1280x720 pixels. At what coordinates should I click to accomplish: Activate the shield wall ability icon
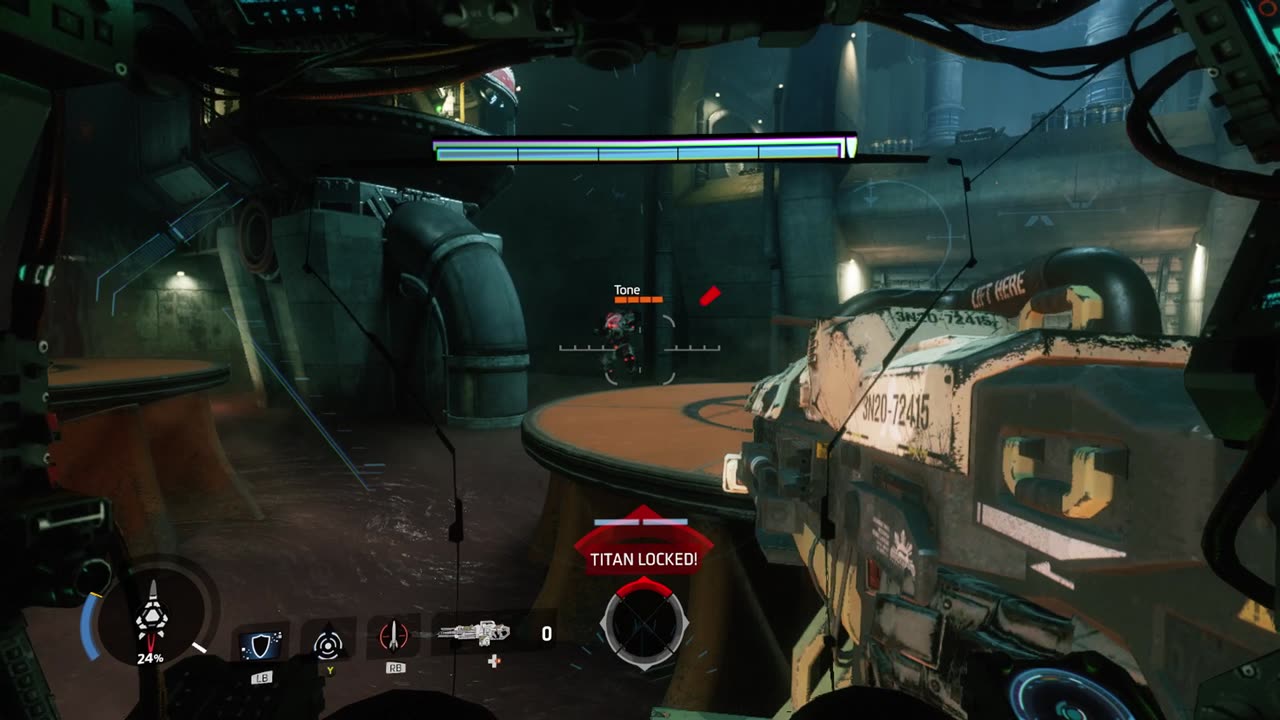261,643
